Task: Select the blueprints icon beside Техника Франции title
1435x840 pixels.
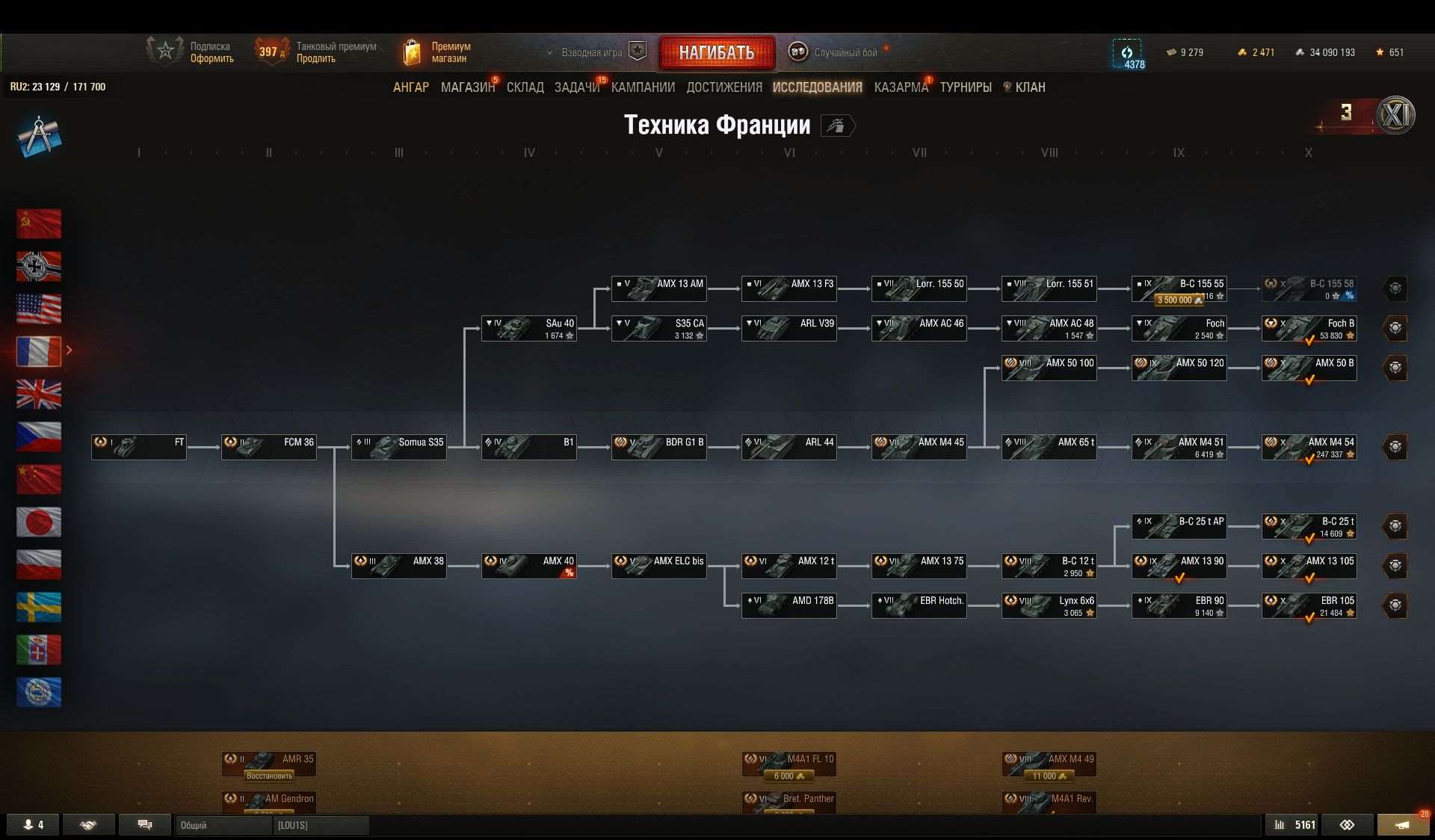Action: click(837, 126)
